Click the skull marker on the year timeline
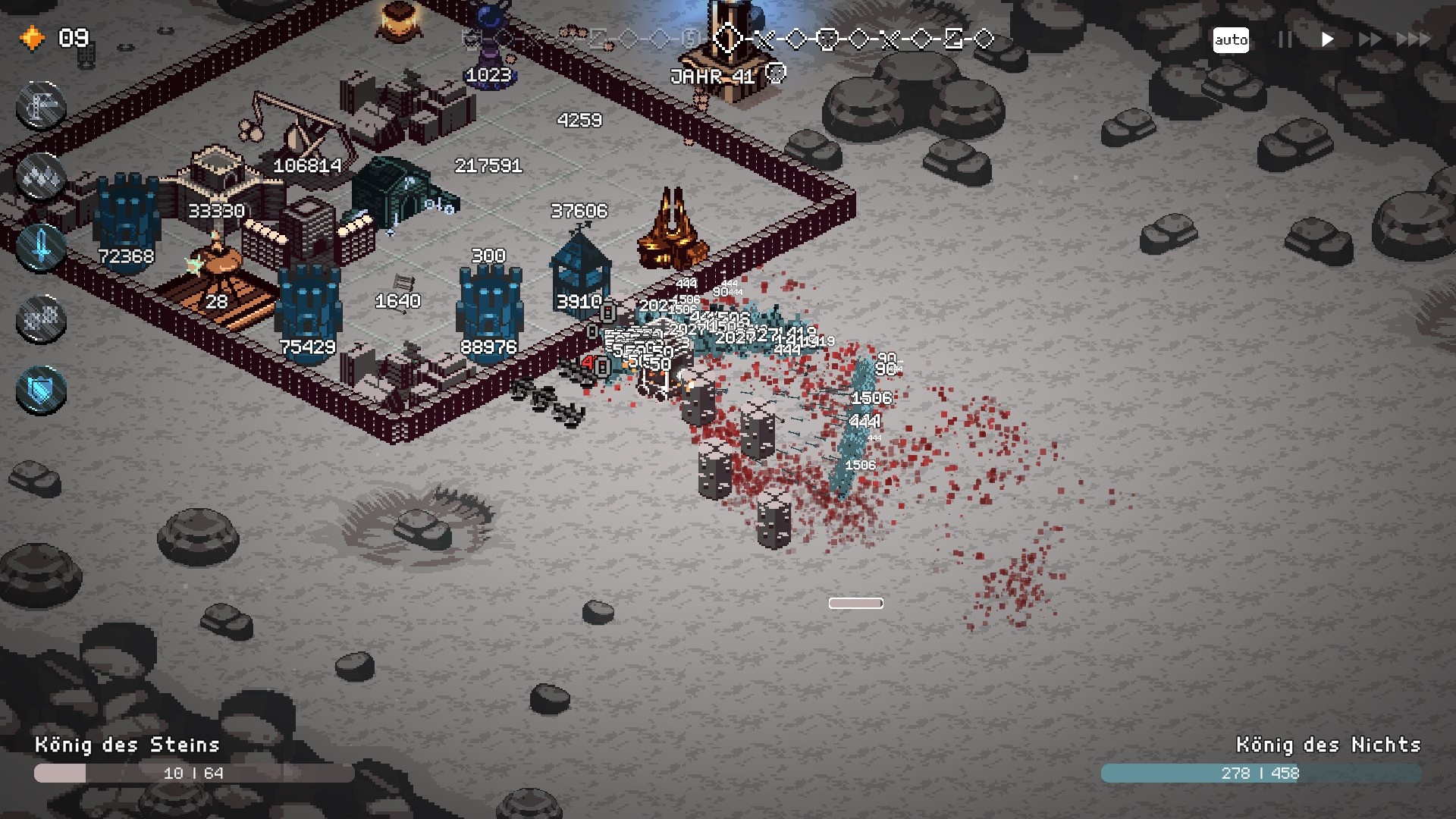This screenshot has height=819, width=1456. tap(827, 39)
